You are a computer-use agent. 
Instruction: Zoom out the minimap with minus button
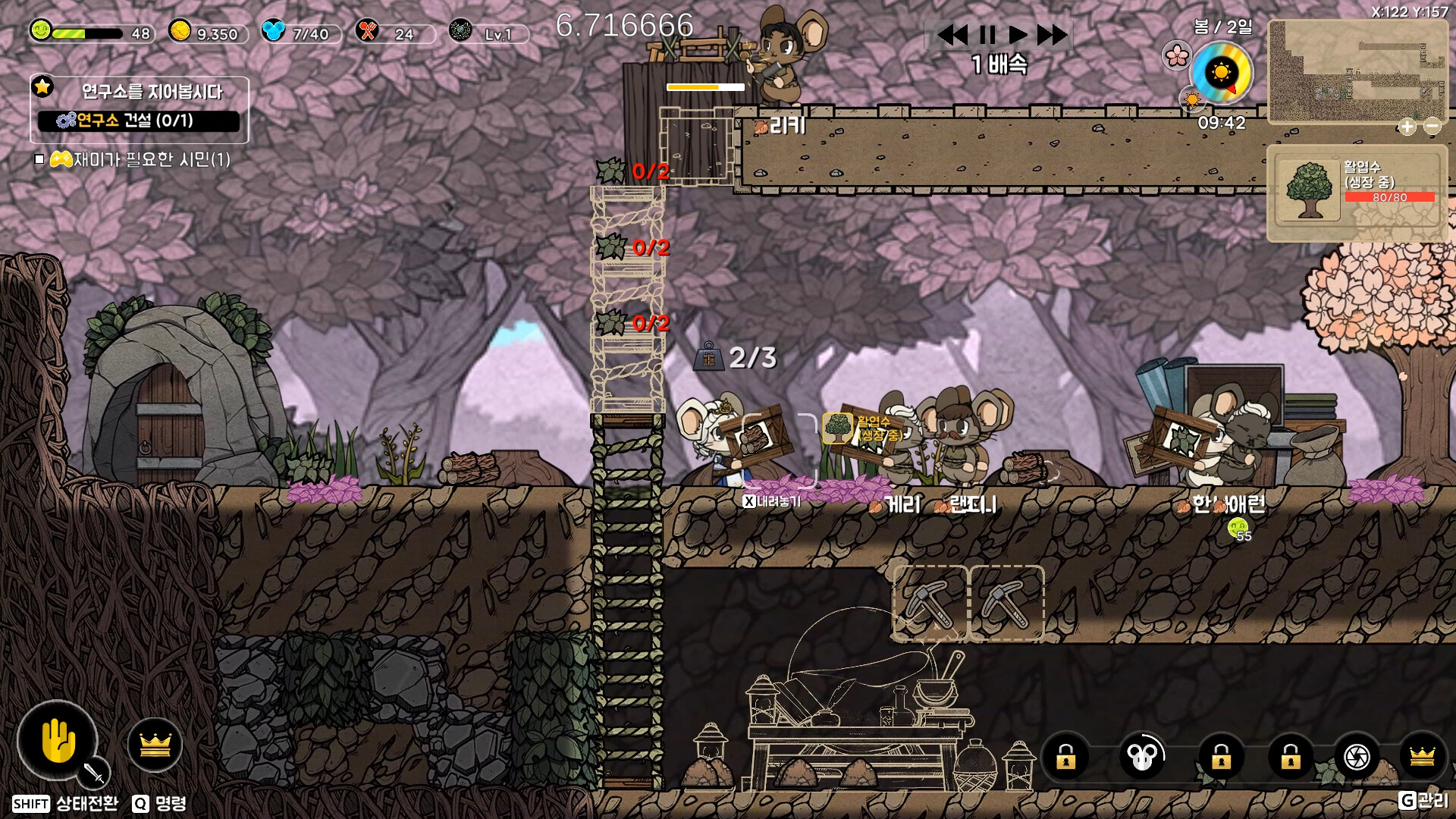pos(1432,127)
